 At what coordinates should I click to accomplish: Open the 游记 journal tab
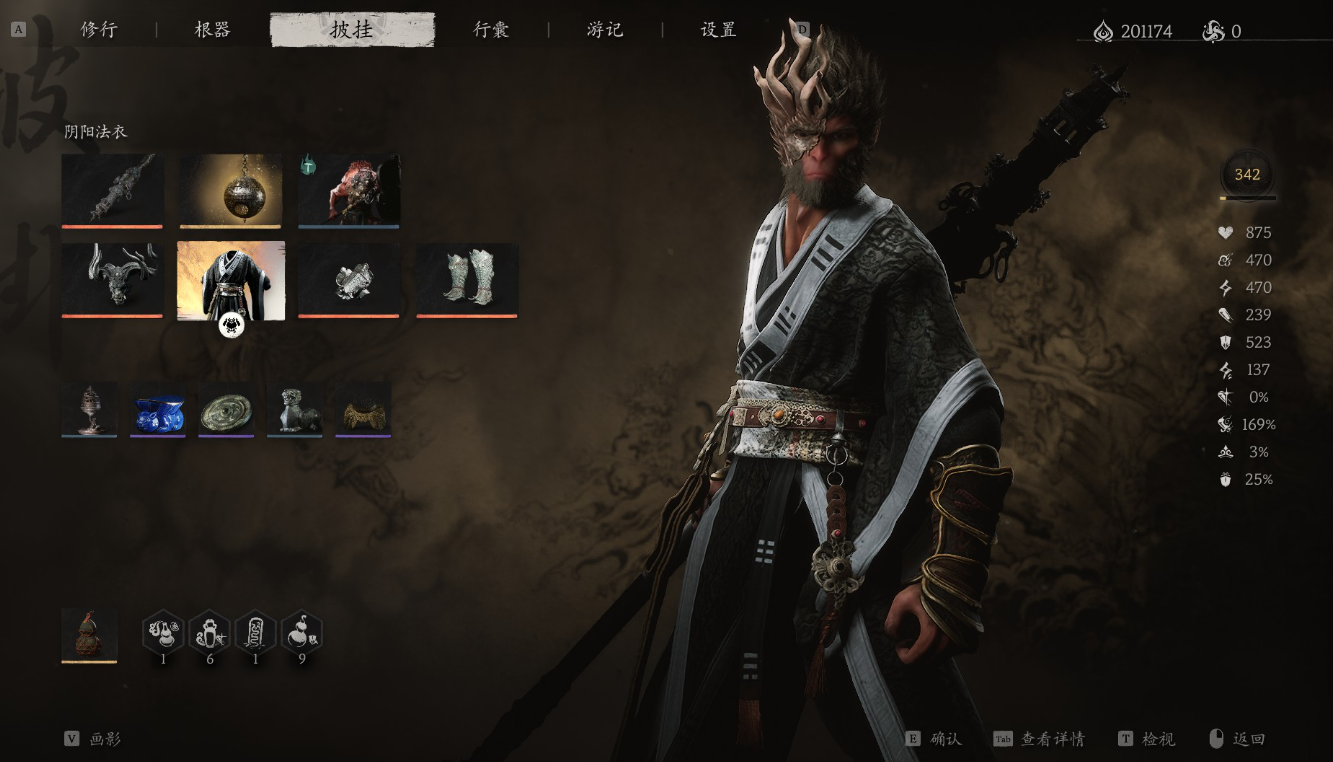[x=605, y=30]
